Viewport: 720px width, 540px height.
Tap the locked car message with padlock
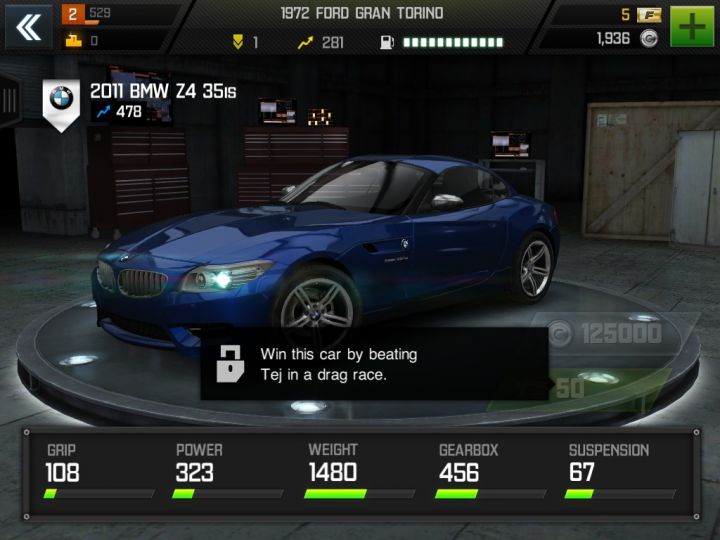tap(373, 364)
